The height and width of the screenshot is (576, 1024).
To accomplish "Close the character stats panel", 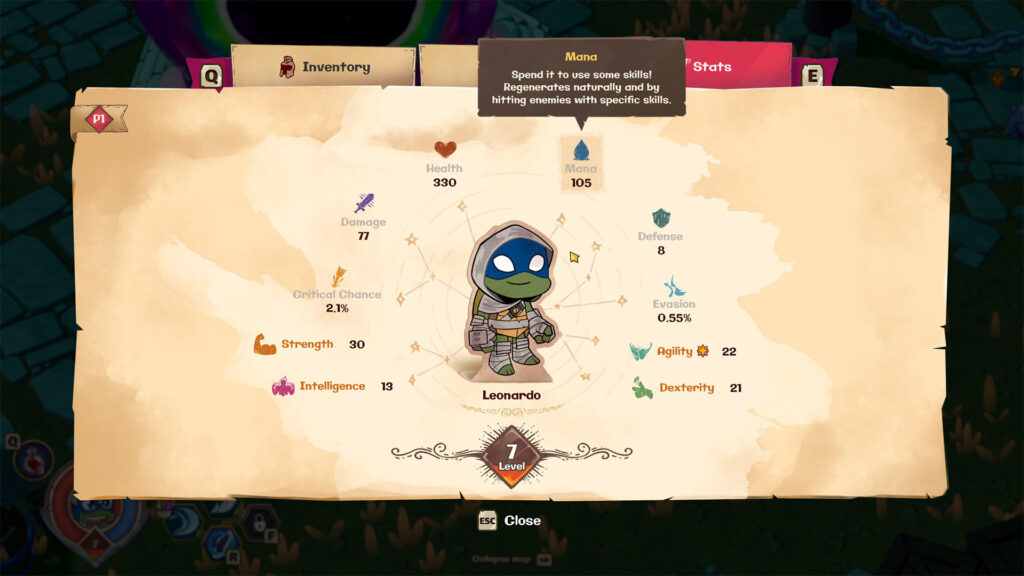I will [x=510, y=520].
